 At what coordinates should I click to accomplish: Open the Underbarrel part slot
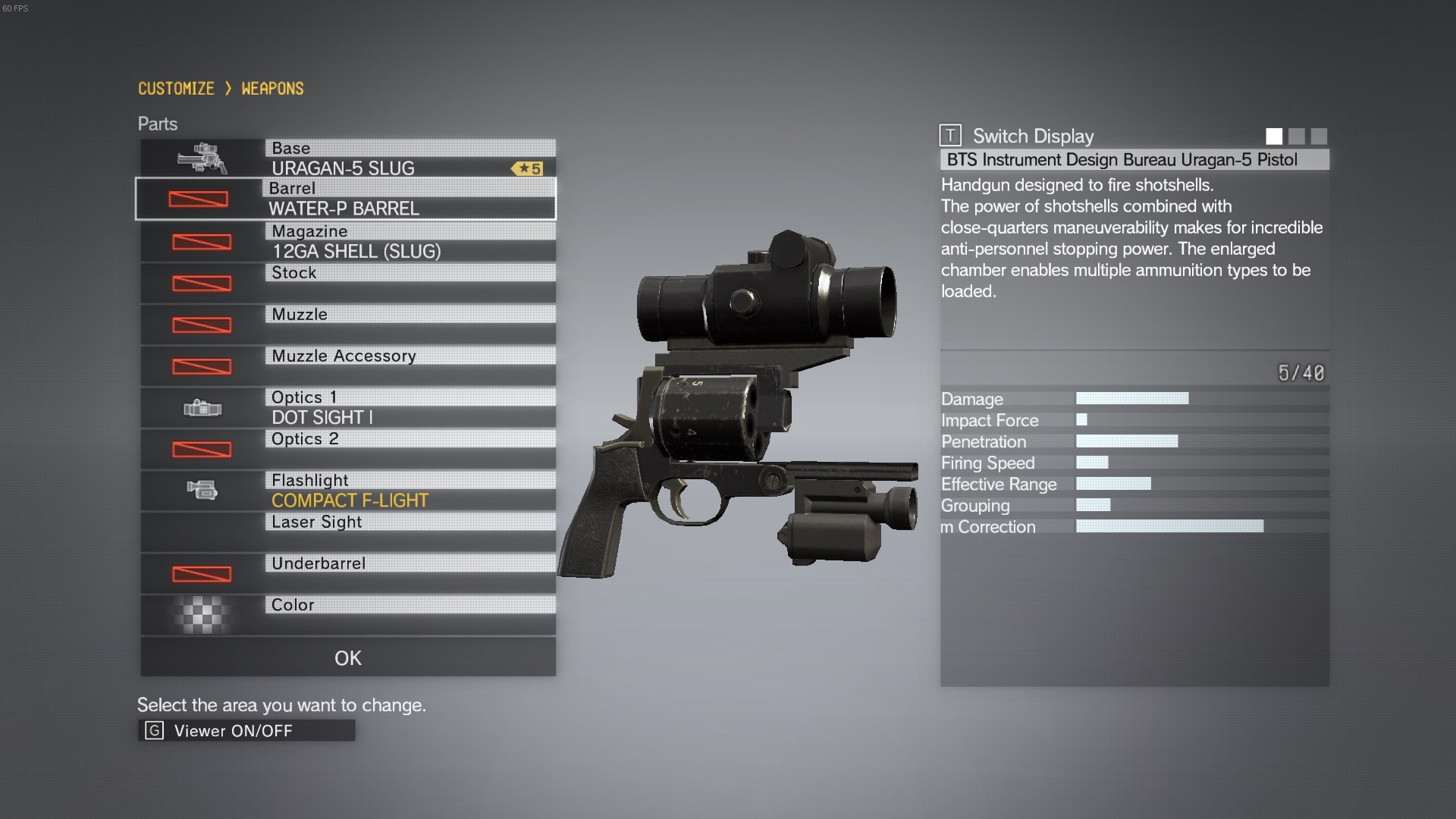[x=347, y=574]
